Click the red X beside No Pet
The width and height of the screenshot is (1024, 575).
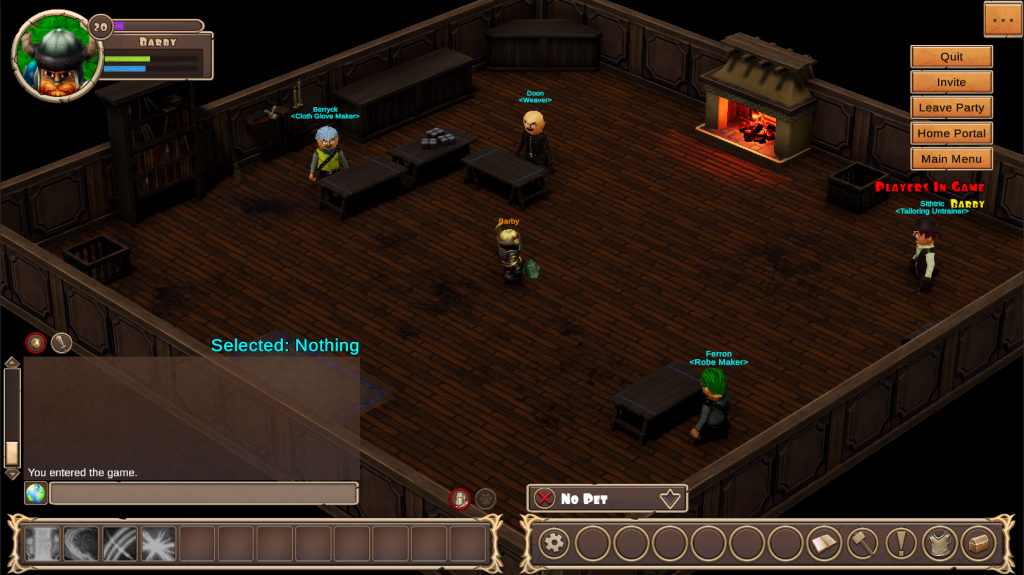(x=544, y=498)
